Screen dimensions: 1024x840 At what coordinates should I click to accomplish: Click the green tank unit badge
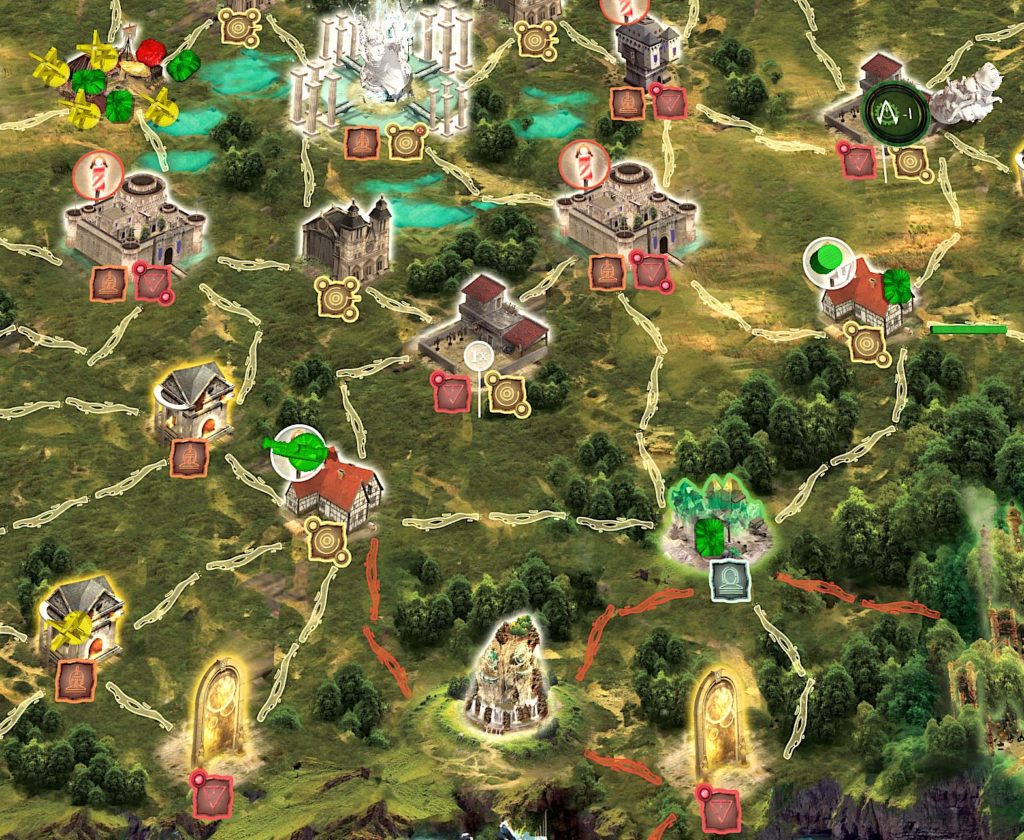299,447
